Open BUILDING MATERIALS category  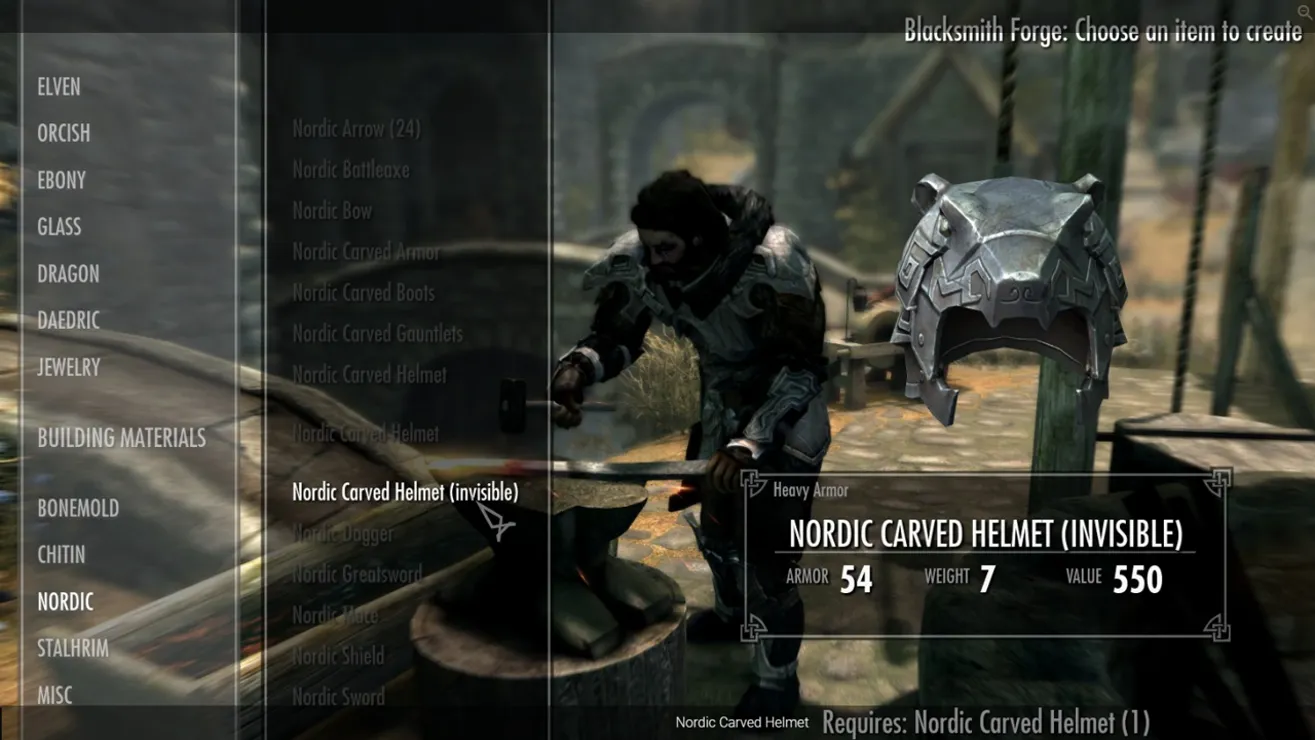(121, 438)
